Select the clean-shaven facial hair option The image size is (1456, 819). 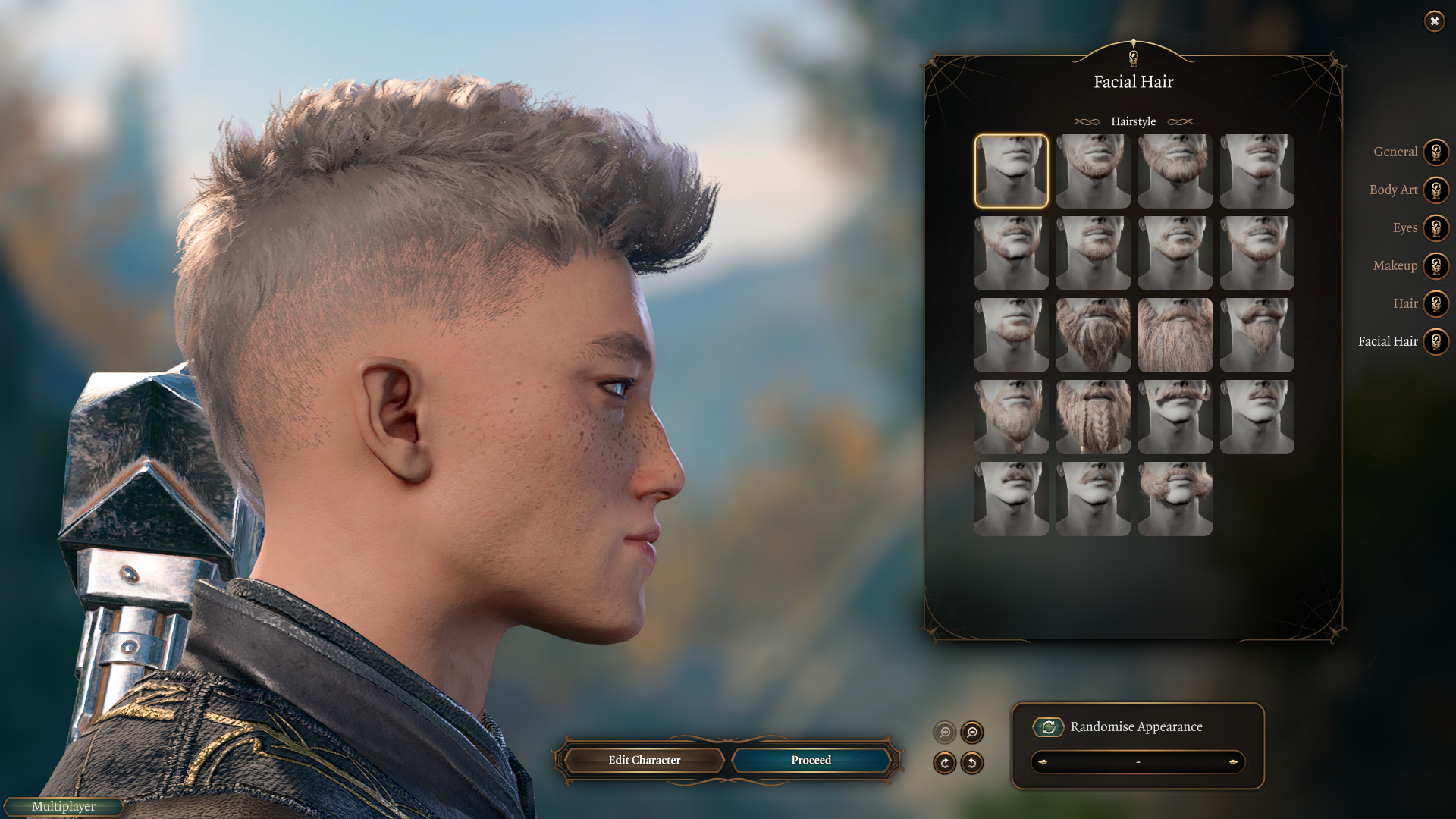point(1011,171)
